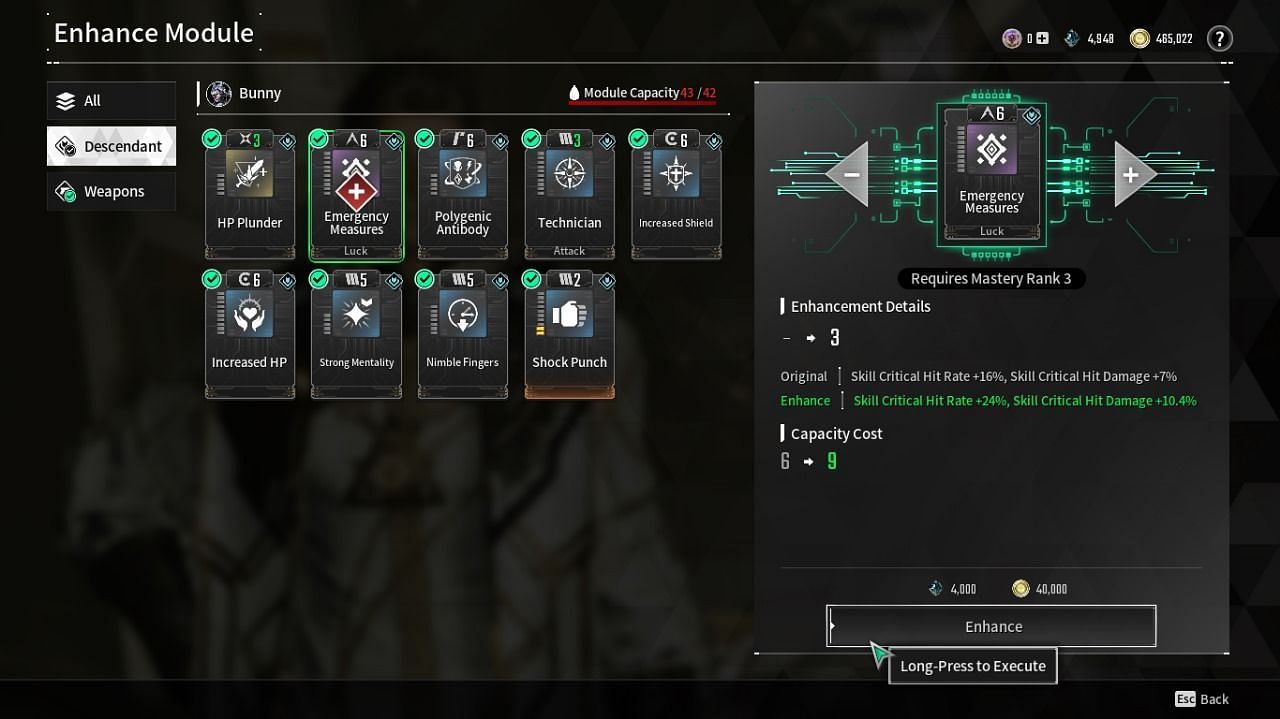The height and width of the screenshot is (719, 1280).
Task: Choose the Increased HP module card
Action: pyautogui.click(x=250, y=334)
